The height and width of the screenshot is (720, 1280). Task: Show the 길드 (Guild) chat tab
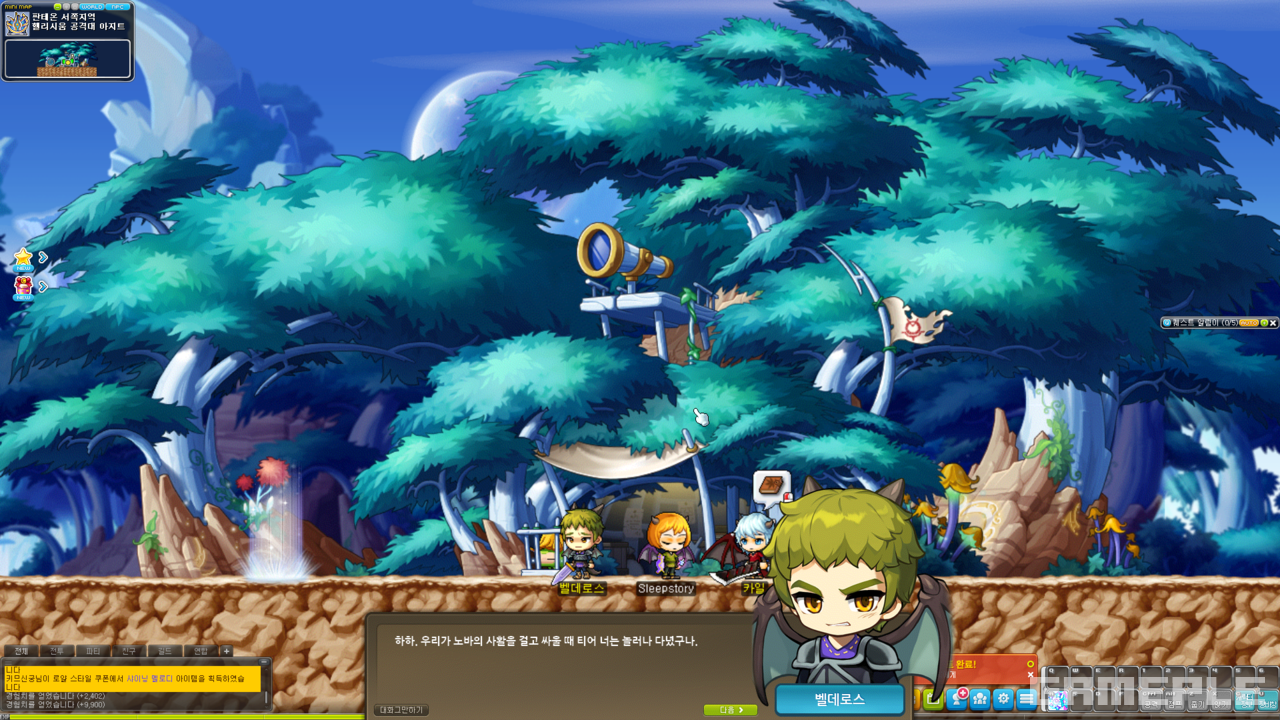[x=165, y=651]
